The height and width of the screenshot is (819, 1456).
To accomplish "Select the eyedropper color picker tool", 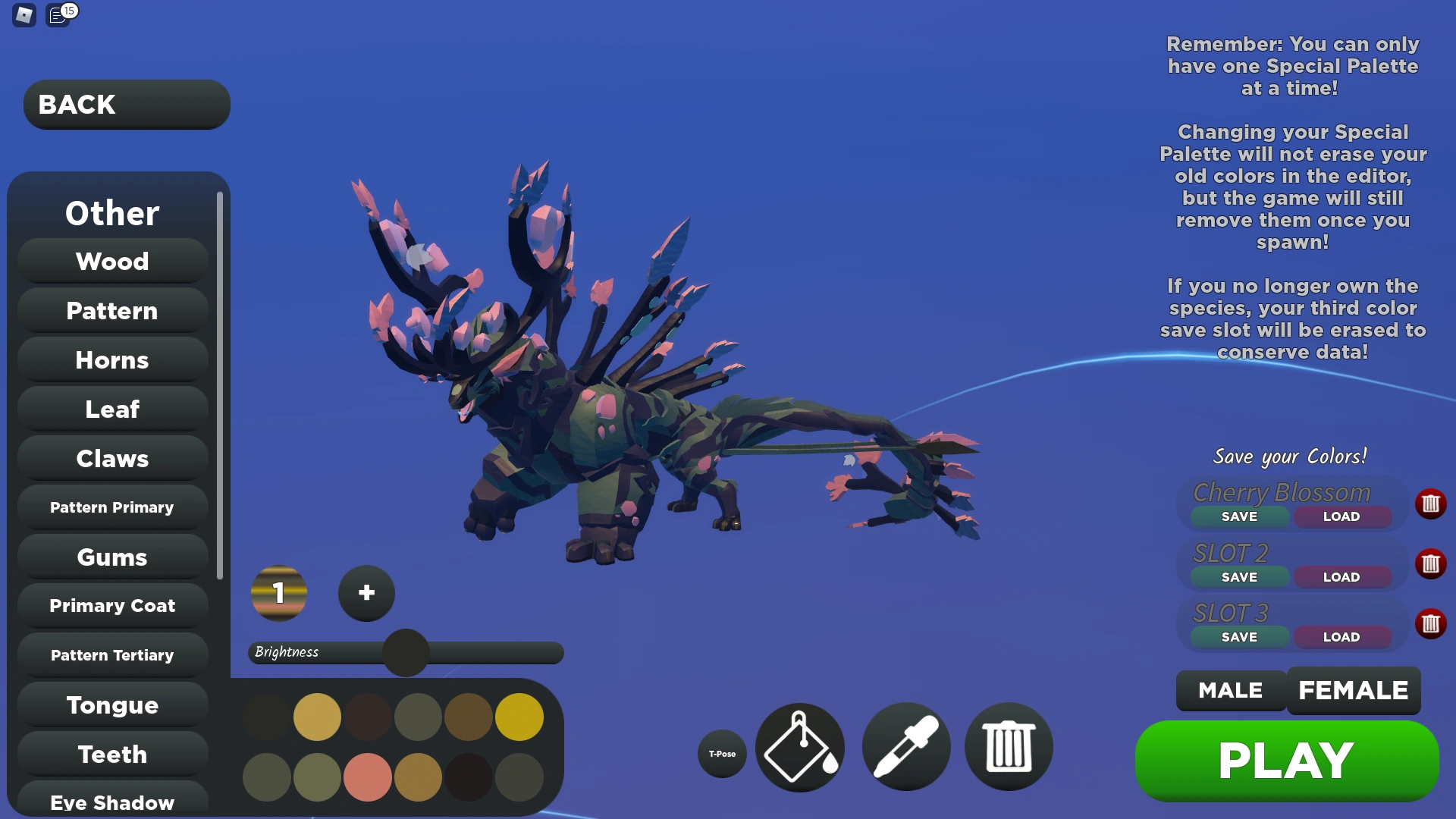I will (x=905, y=747).
